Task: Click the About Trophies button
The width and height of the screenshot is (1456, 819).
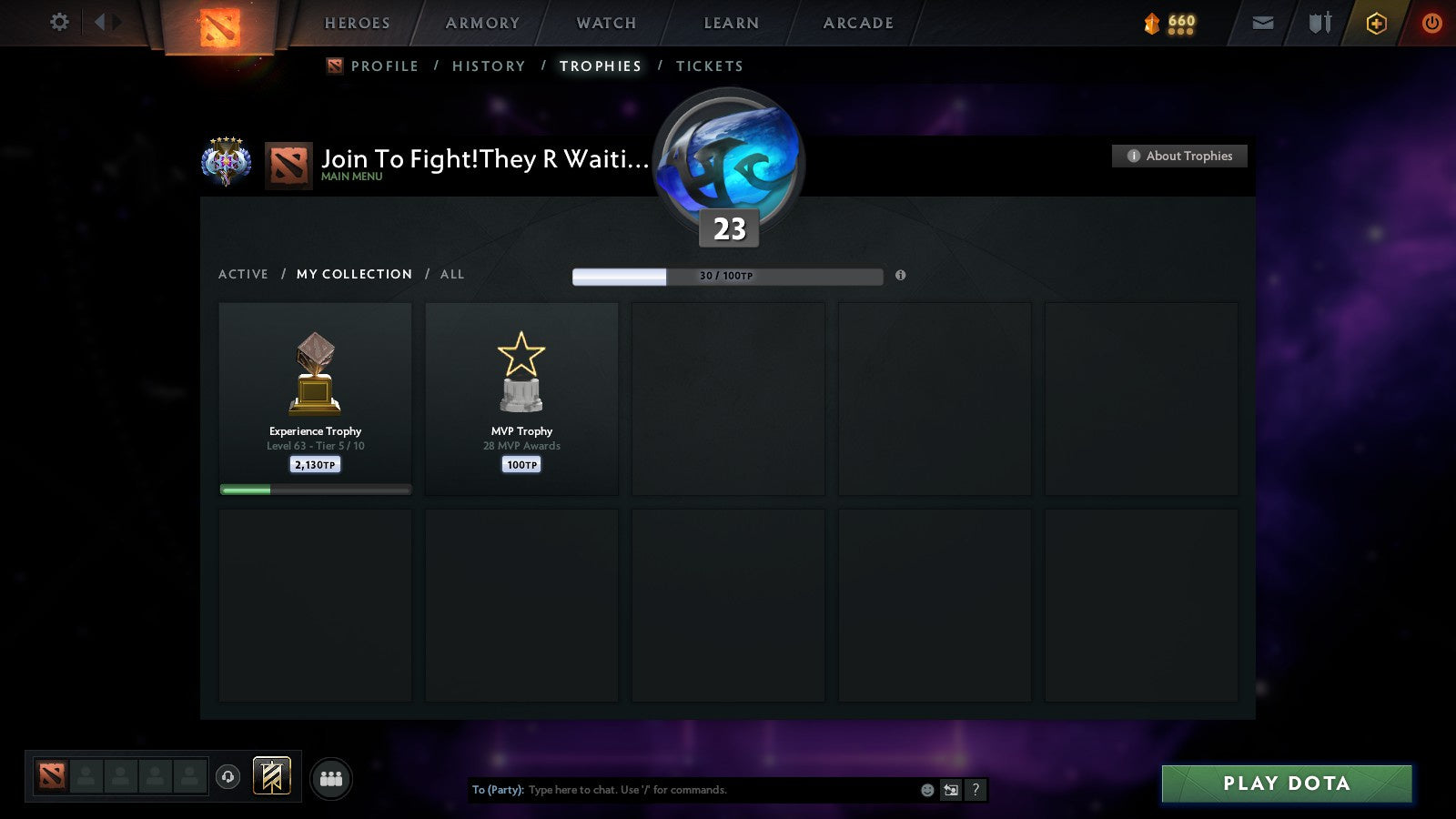Action: coord(1178,156)
